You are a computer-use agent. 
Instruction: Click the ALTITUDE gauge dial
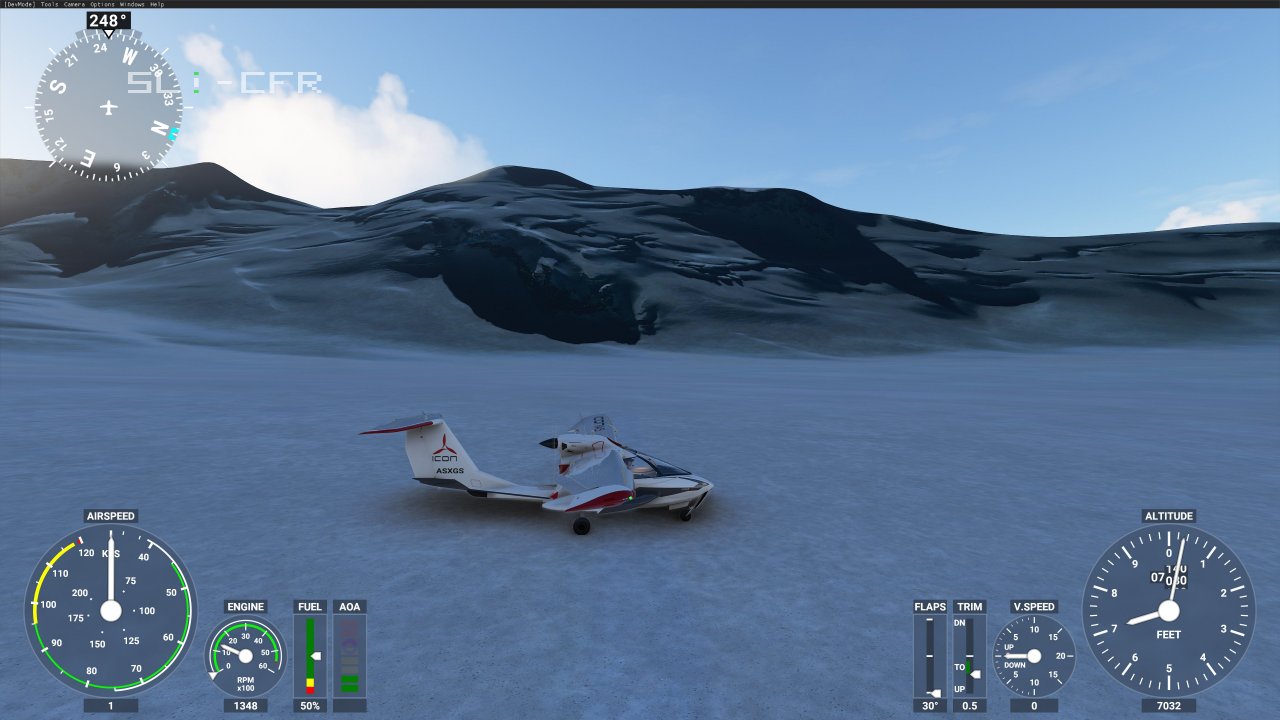tap(1168, 610)
